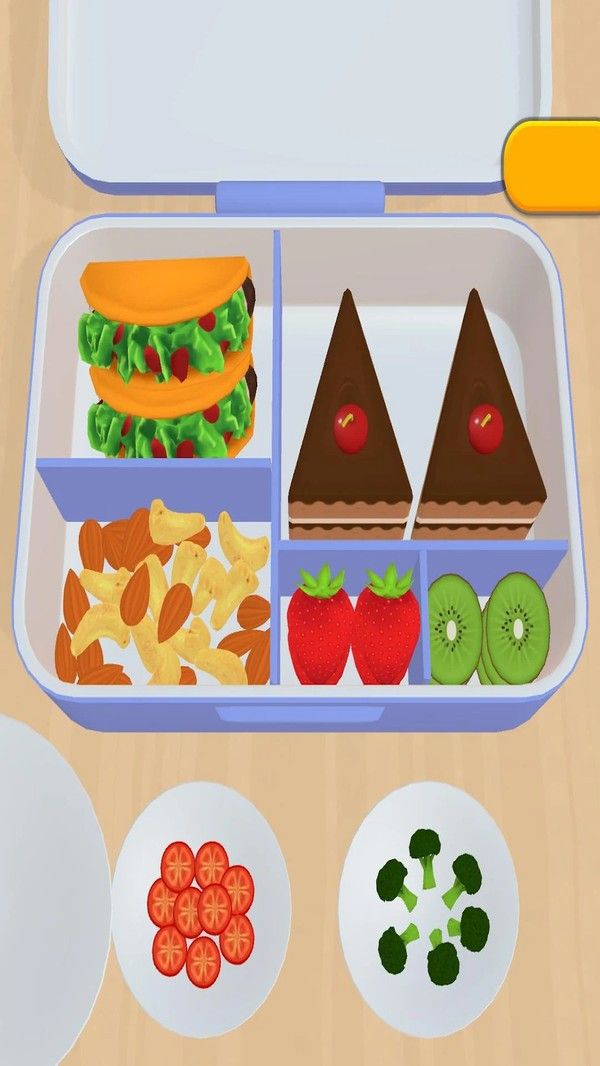Screen dimensions: 600x1066
Task: Tap the orange button at the screen edge
Action: [x=554, y=165]
